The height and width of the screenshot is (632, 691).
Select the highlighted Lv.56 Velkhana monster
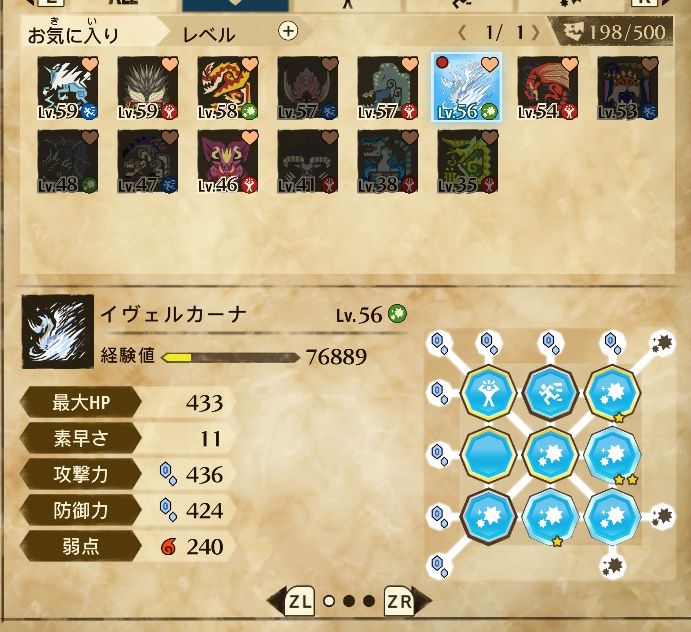(466, 87)
